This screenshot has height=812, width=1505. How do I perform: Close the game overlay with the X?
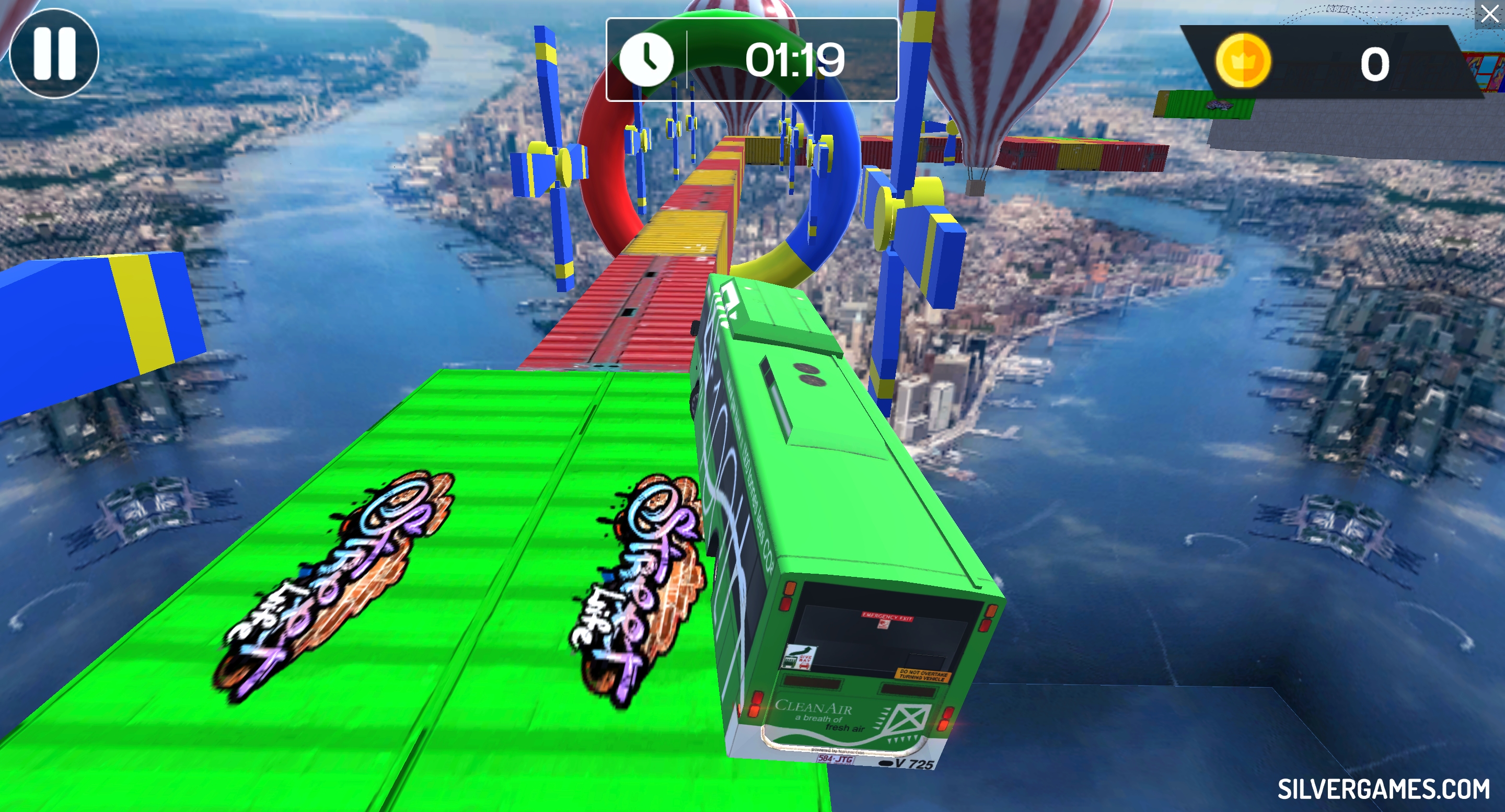1489,14
